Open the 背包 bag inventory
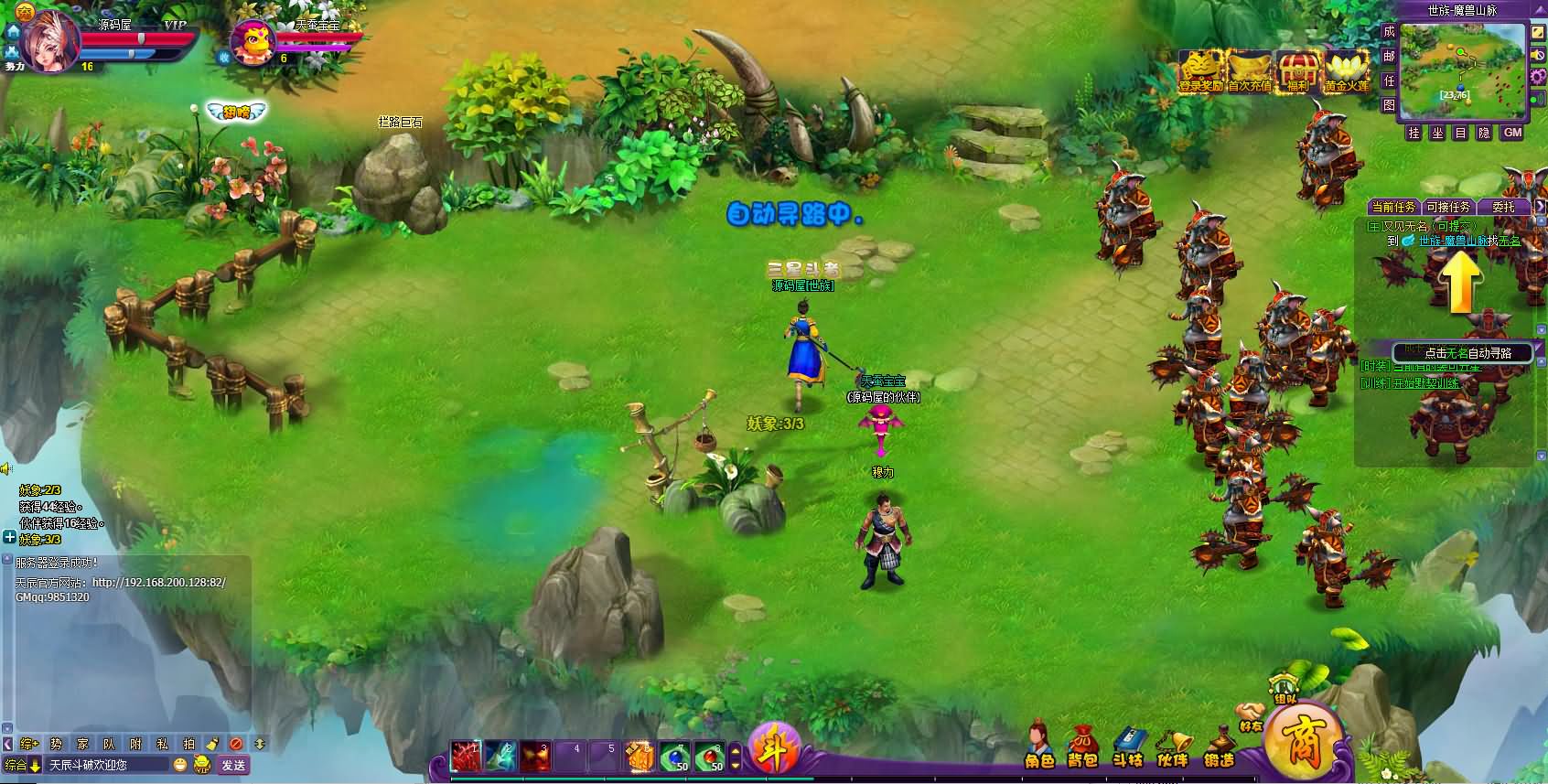 click(x=1082, y=746)
